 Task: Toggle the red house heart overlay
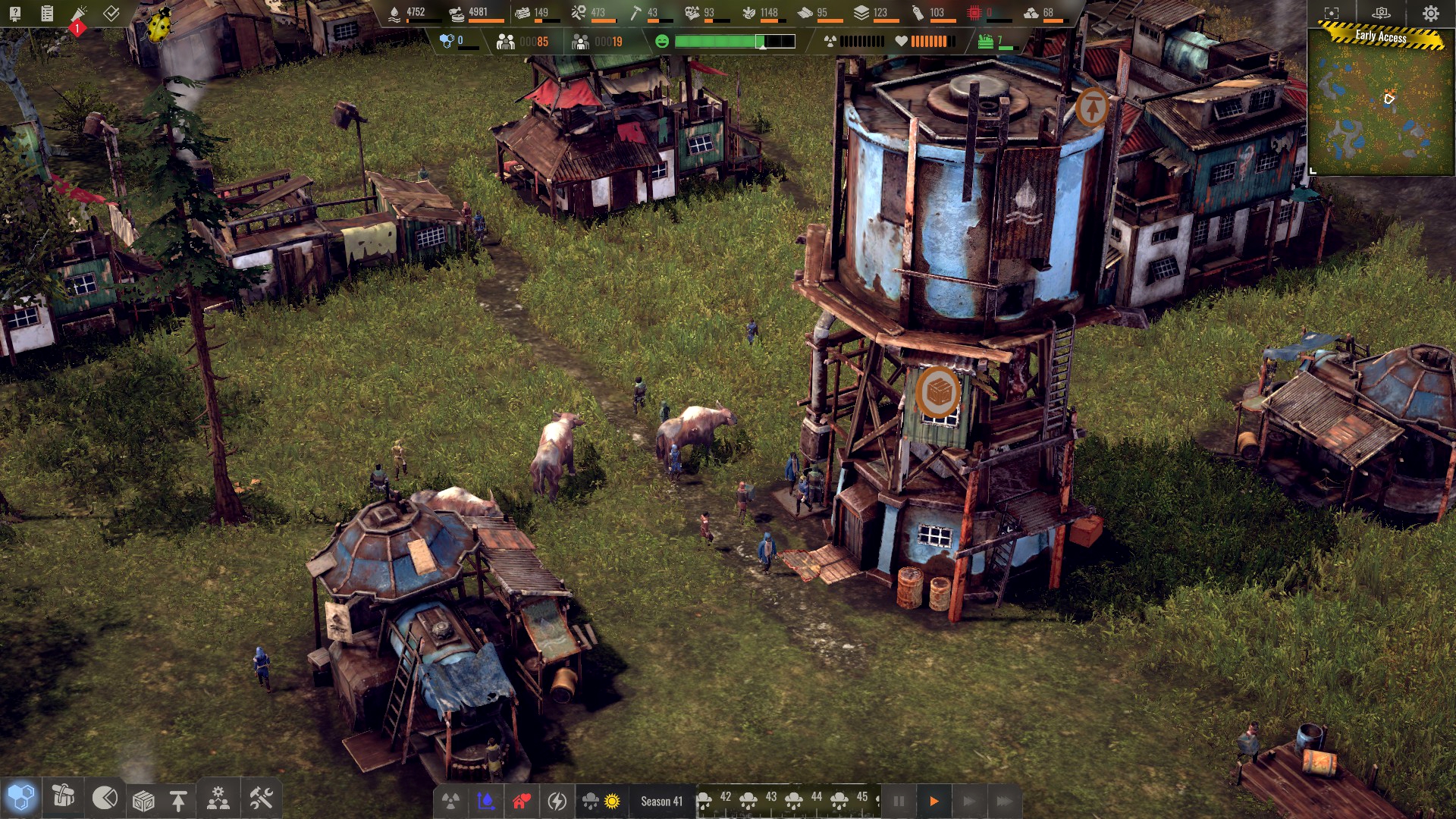pos(521,801)
